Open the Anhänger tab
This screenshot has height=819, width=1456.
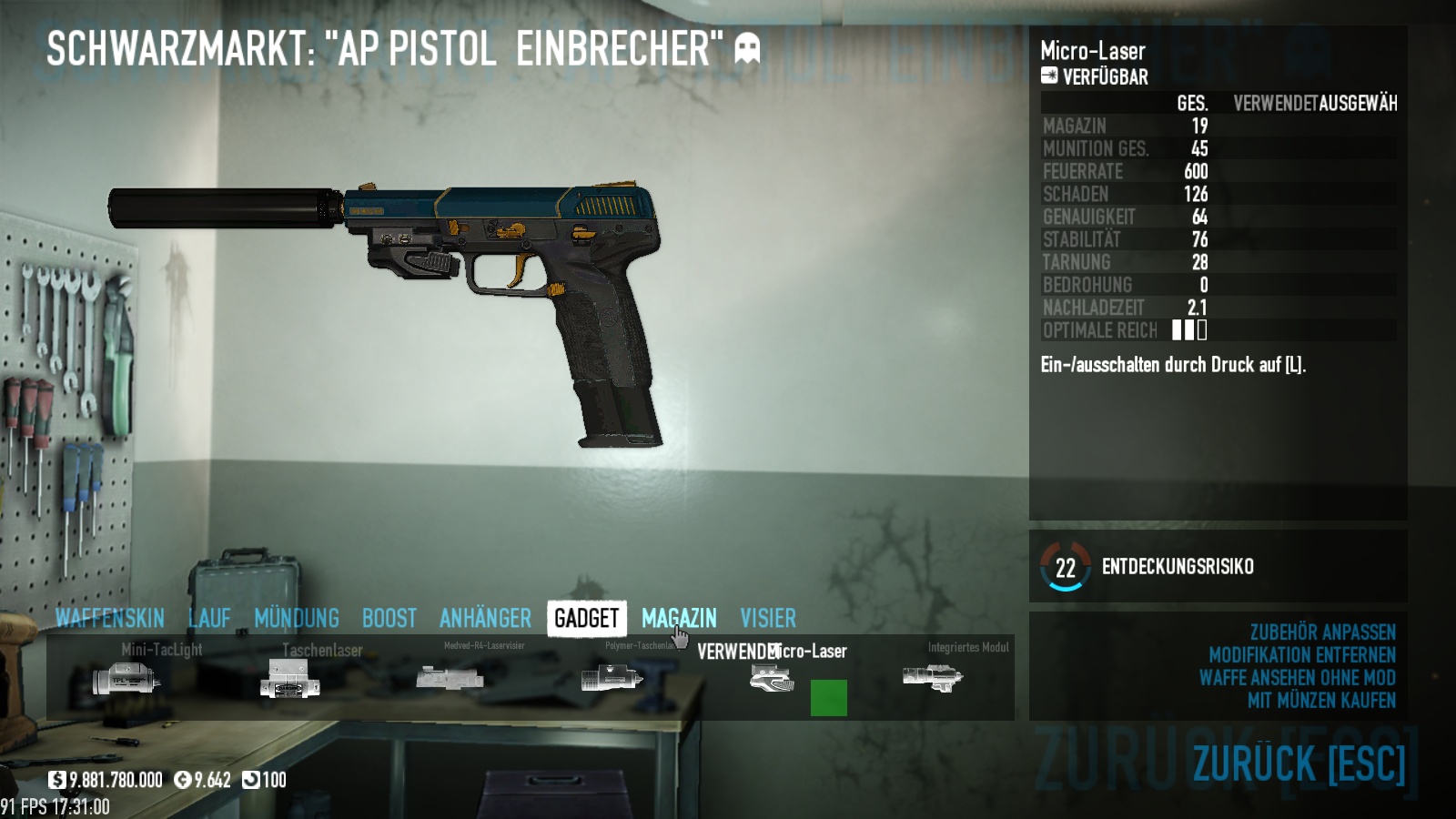point(485,618)
